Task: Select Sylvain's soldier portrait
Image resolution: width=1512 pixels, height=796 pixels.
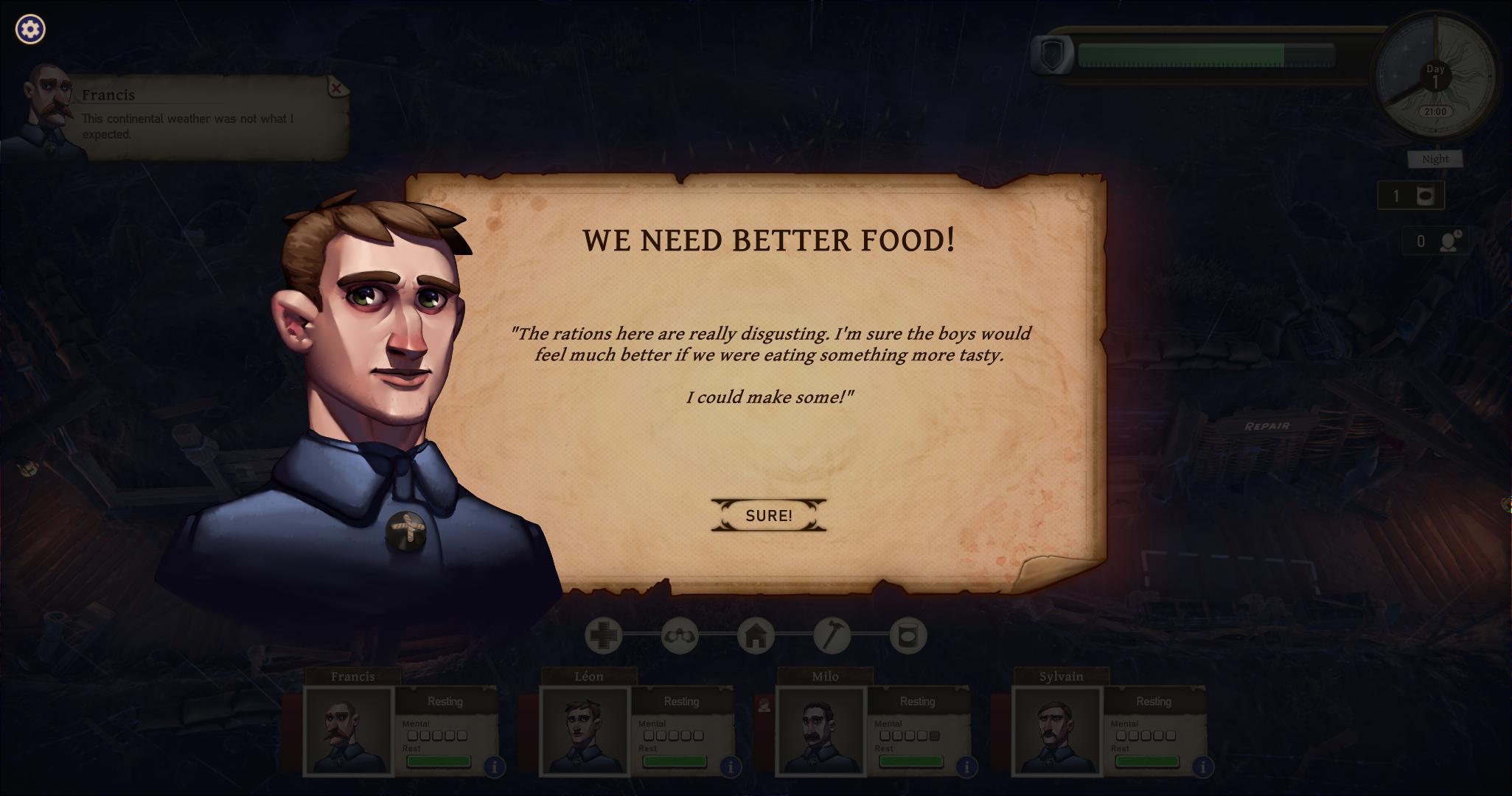Action: coord(1057,730)
